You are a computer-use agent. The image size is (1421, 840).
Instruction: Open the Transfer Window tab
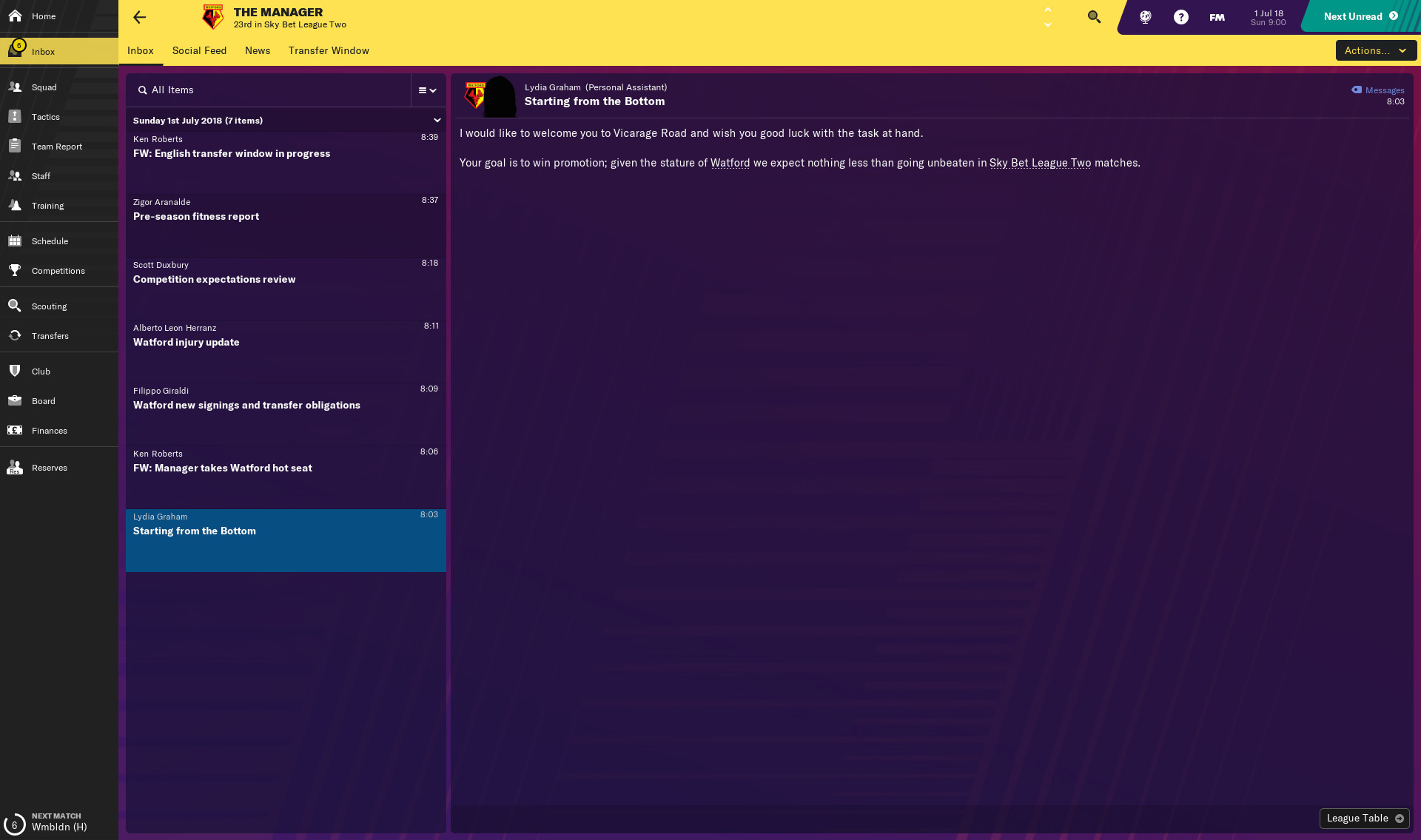[329, 50]
